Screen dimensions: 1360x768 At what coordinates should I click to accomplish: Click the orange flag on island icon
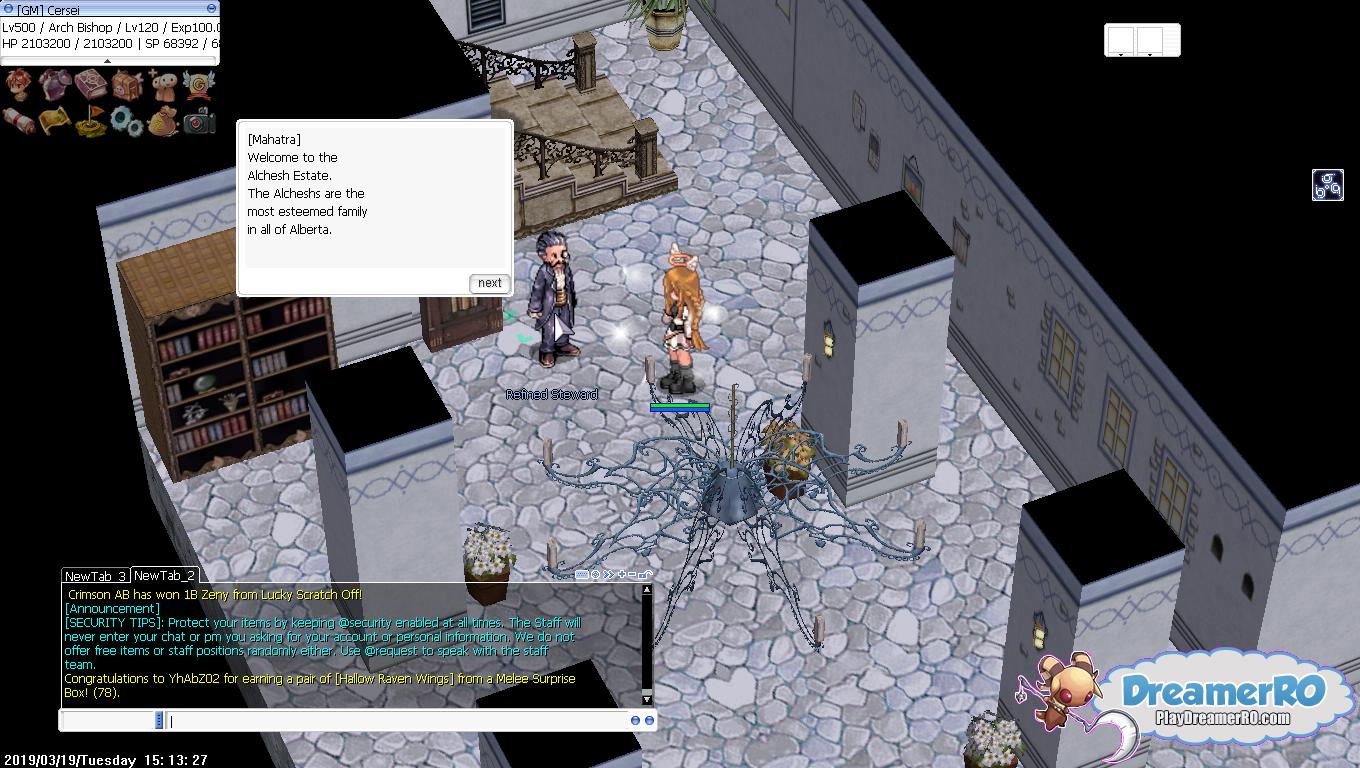coord(90,121)
